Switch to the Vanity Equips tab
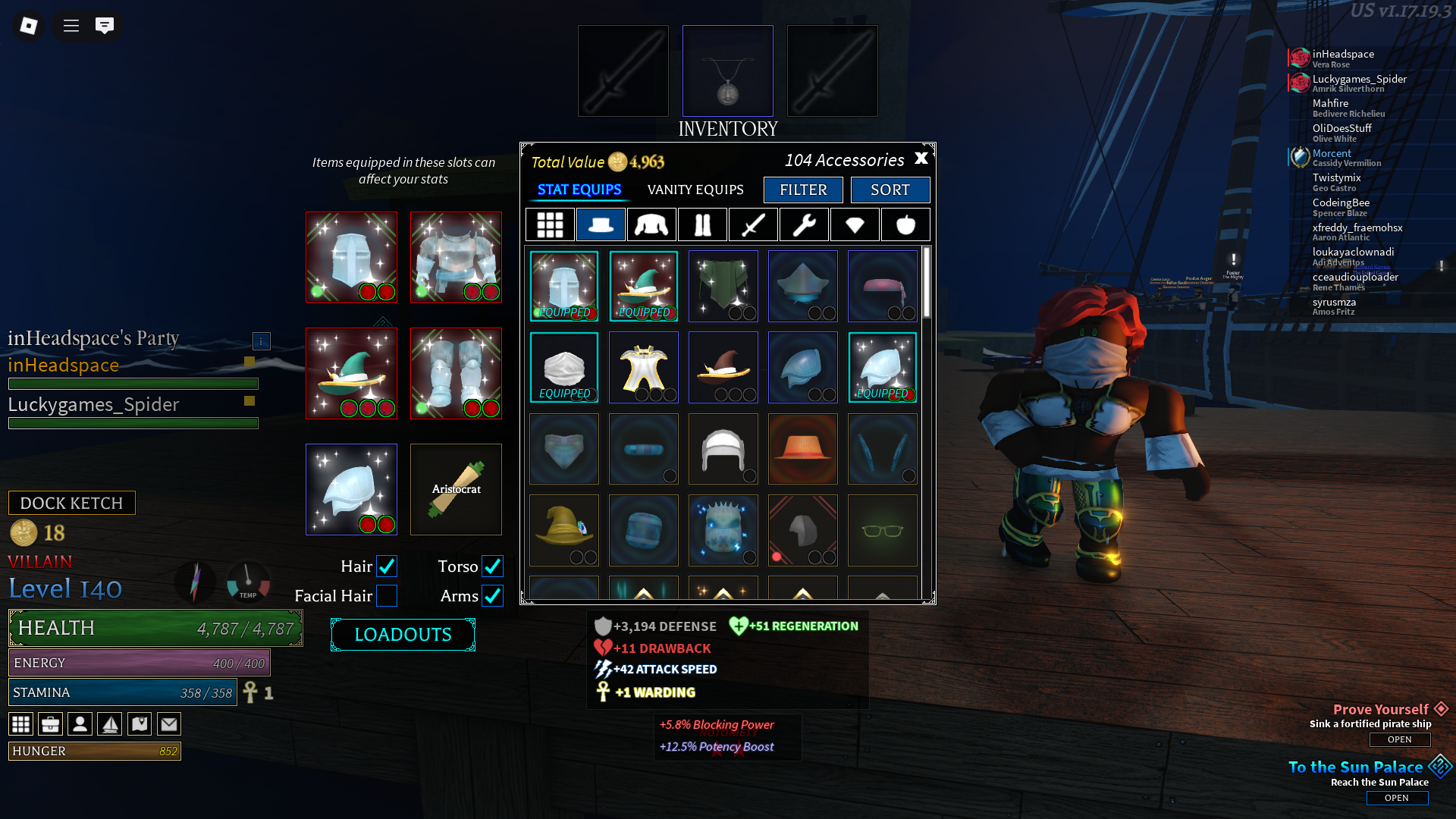1456x819 pixels. pyautogui.click(x=695, y=190)
